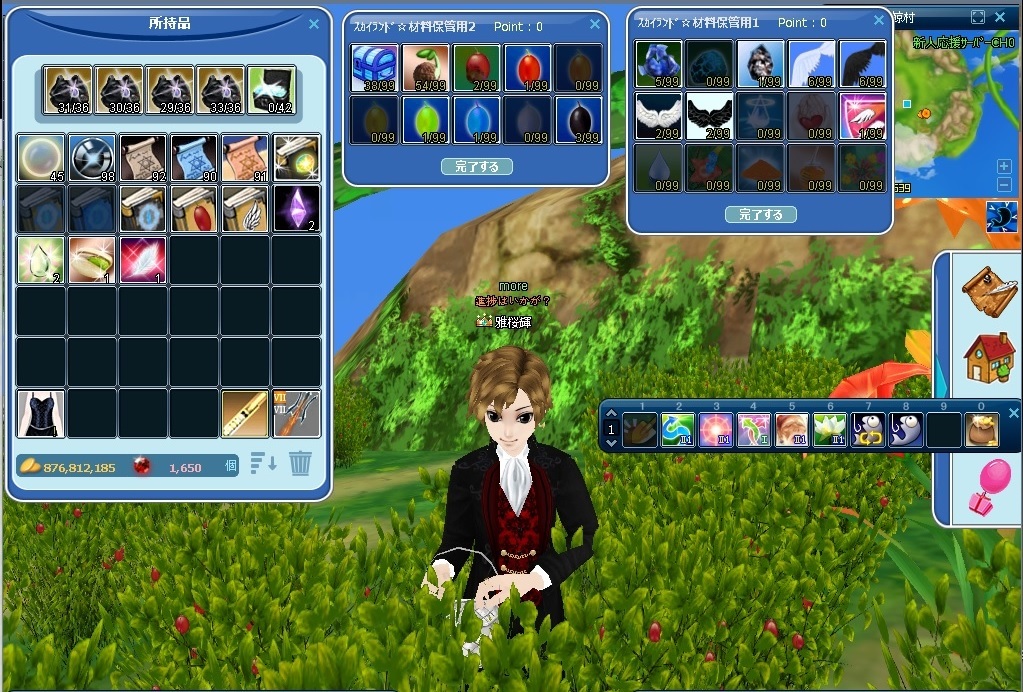Close the skill hotbar
This screenshot has height=692, width=1023.
click(1013, 413)
